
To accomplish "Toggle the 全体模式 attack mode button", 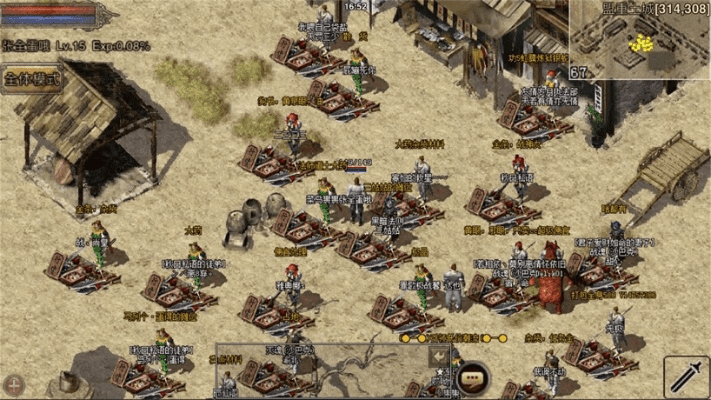I will pyautogui.click(x=32, y=76).
